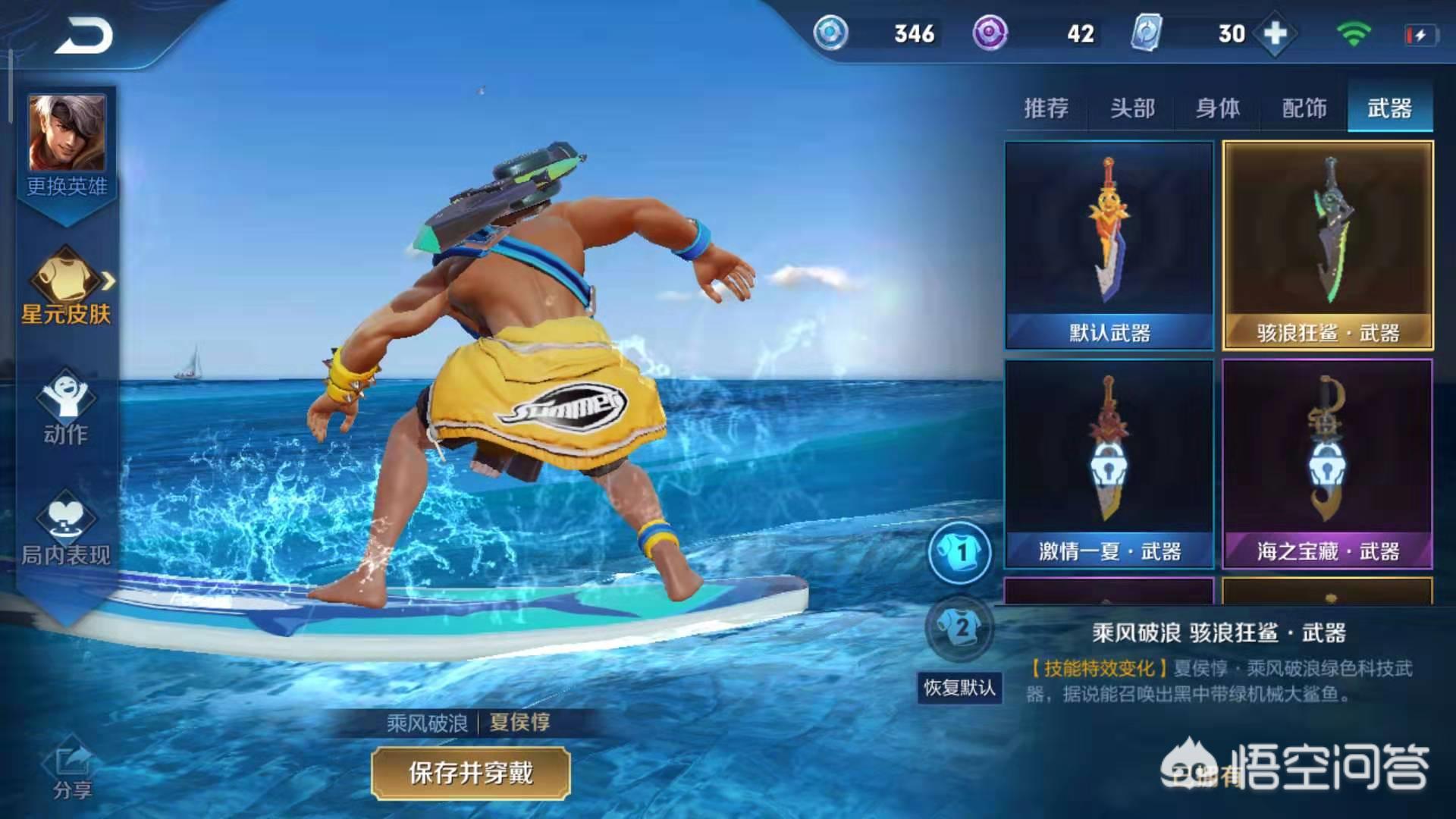Select the 星元皮肤 side menu

[67, 288]
